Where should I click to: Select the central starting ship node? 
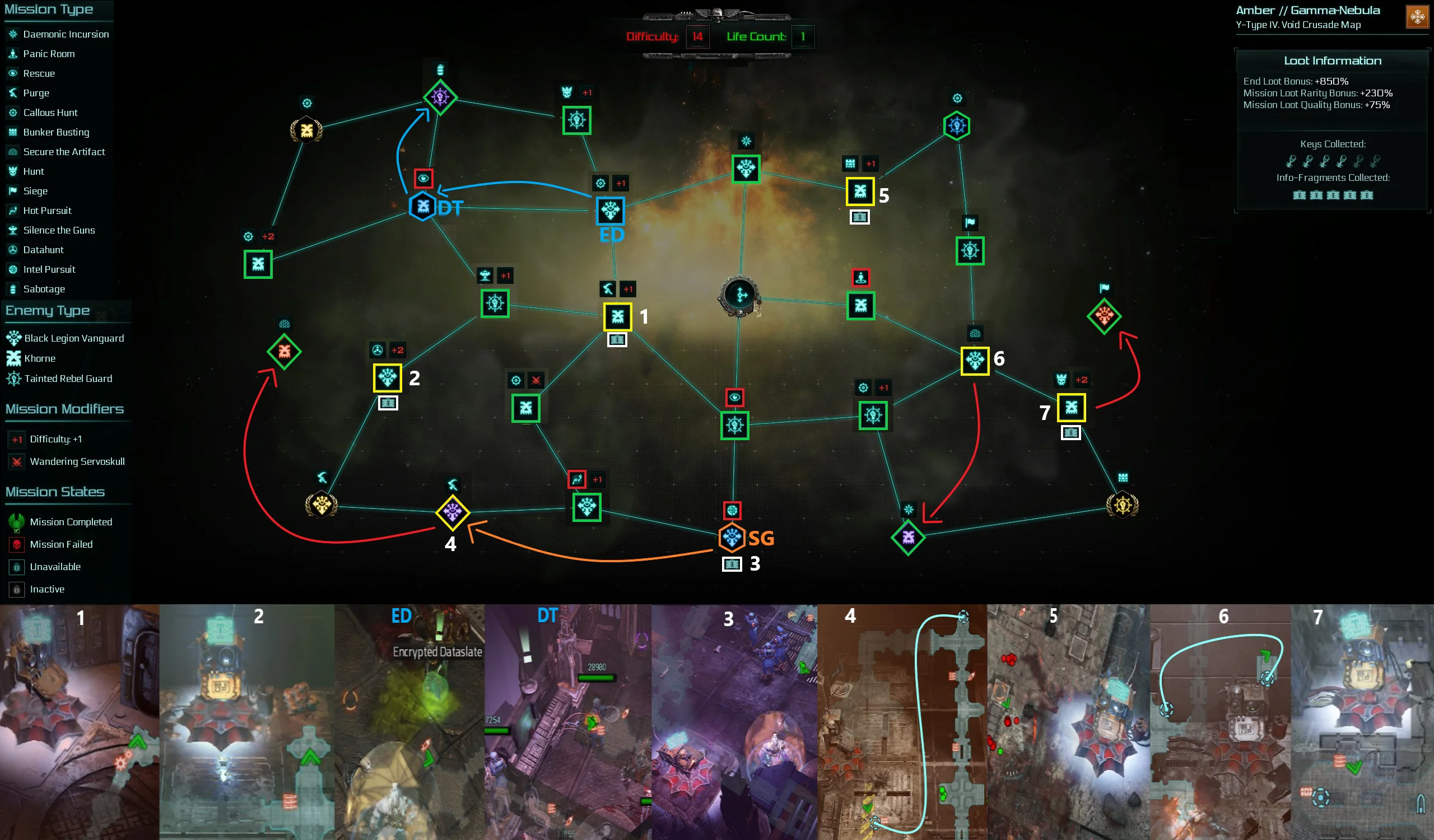(x=740, y=295)
